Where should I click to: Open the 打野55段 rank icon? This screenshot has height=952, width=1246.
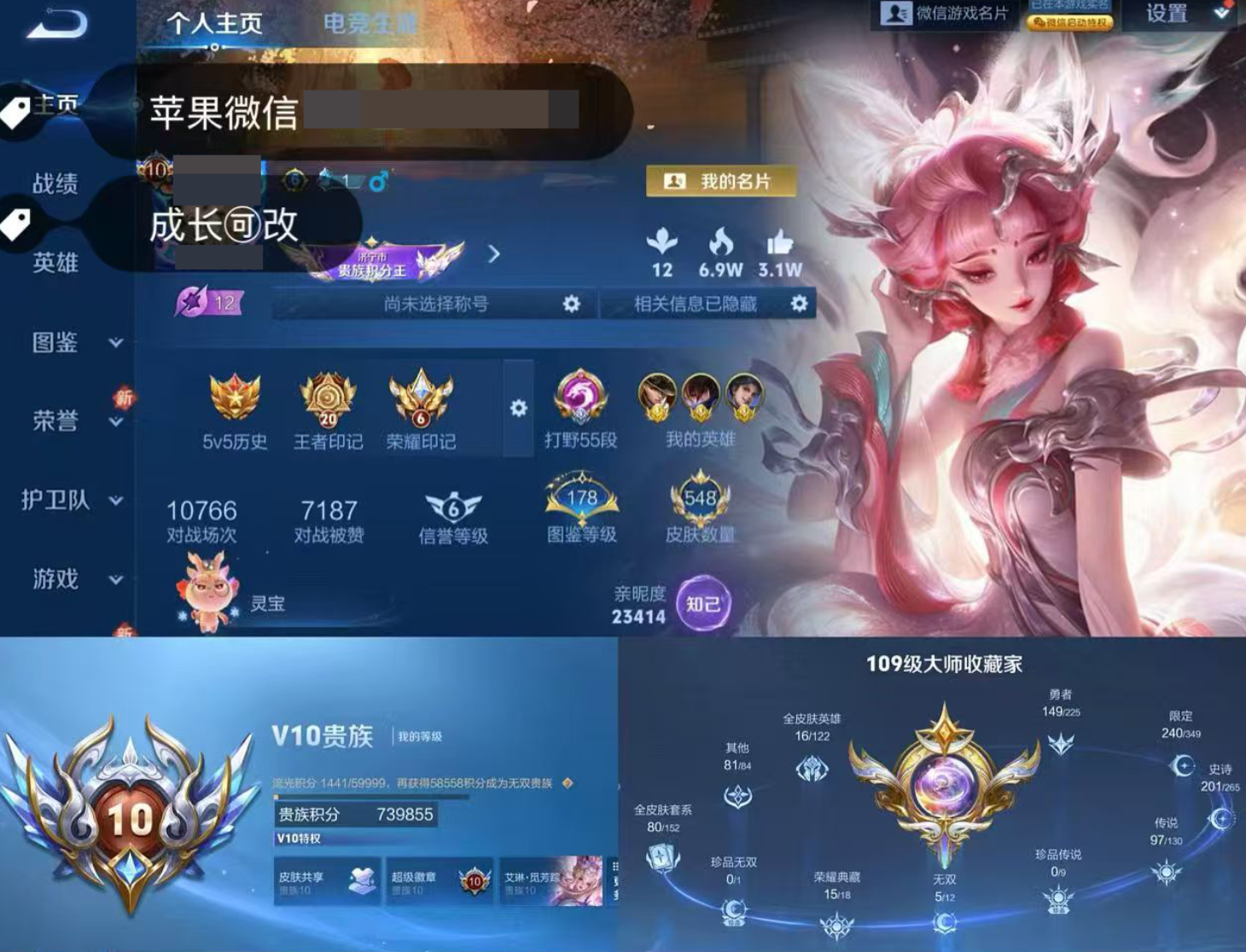pyautogui.click(x=581, y=395)
